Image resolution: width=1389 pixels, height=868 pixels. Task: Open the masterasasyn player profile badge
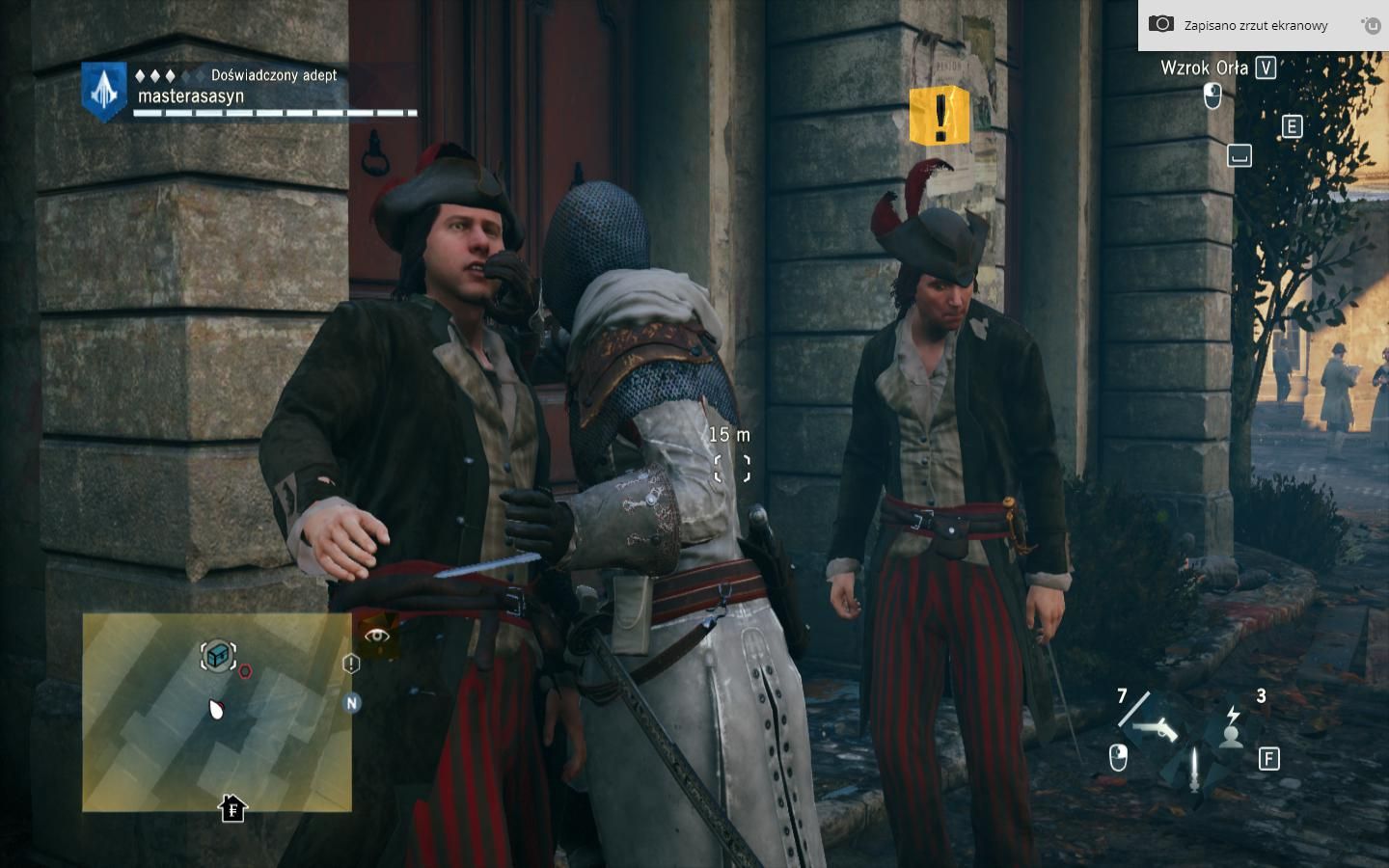point(103,91)
